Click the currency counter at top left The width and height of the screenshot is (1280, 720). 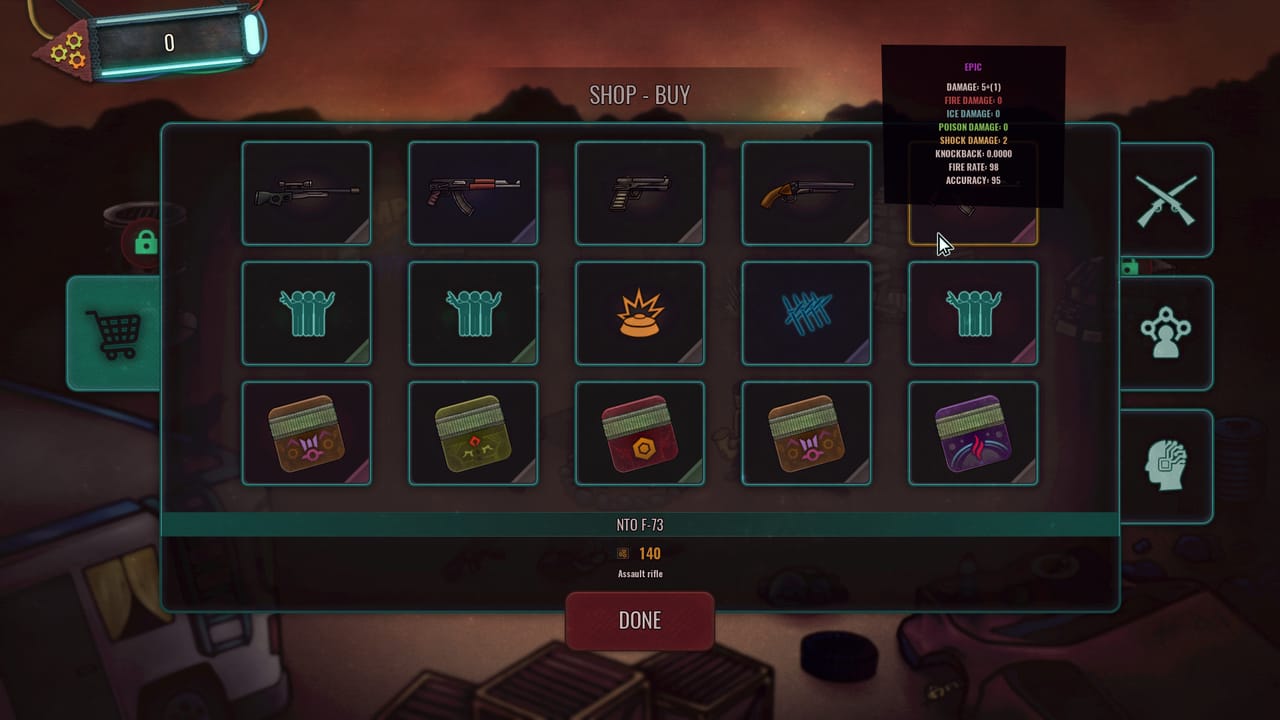tap(169, 42)
